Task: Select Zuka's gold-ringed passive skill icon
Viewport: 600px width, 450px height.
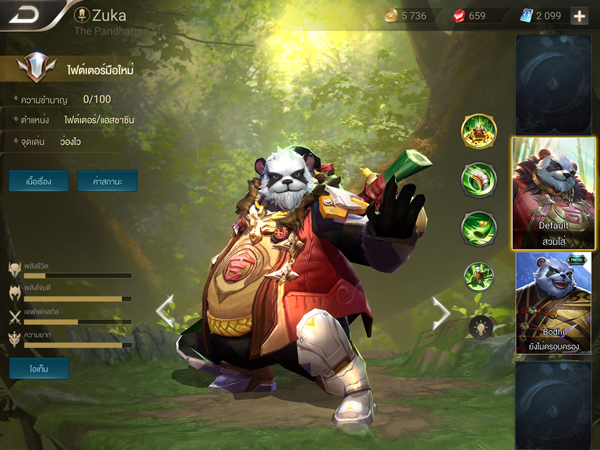Action: click(x=479, y=131)
